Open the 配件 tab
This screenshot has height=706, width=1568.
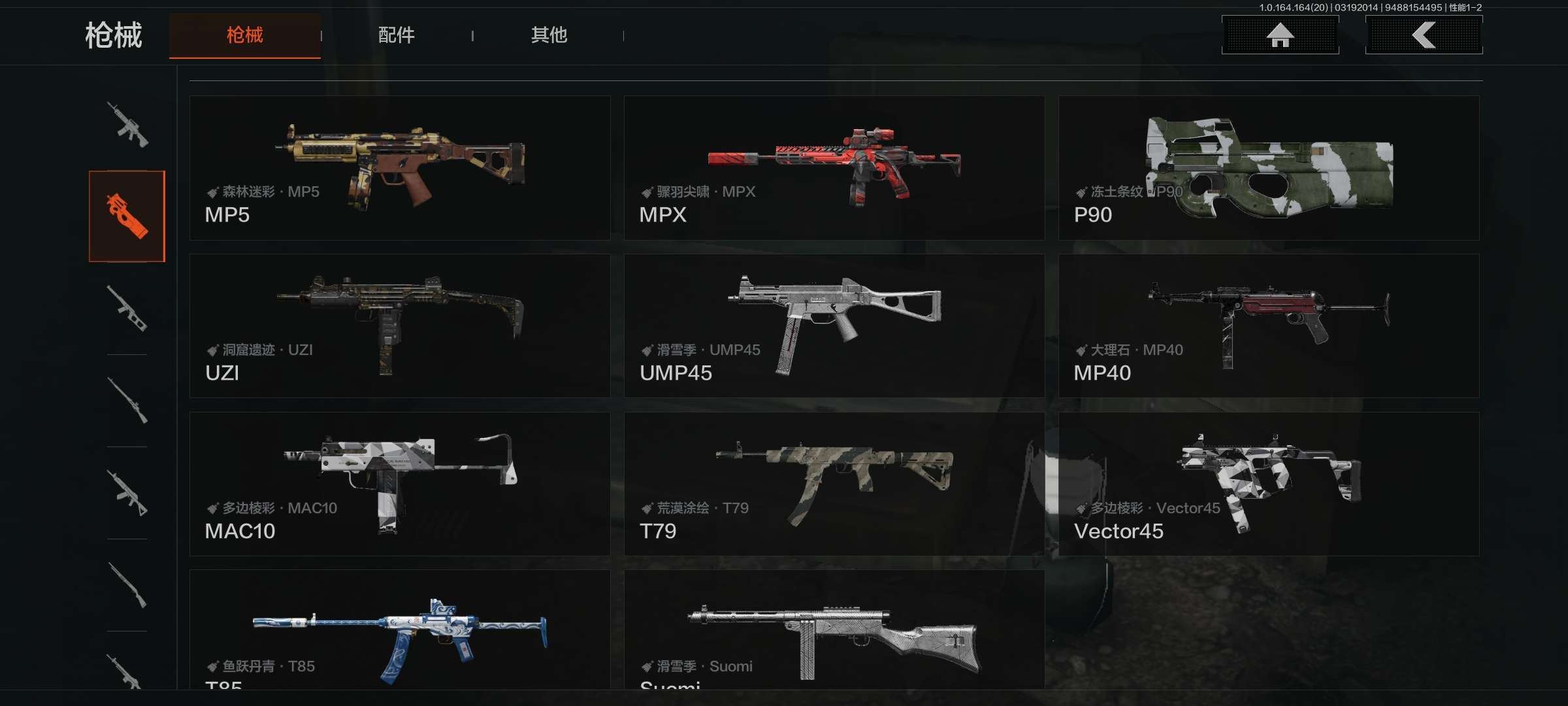click(396, 35)
